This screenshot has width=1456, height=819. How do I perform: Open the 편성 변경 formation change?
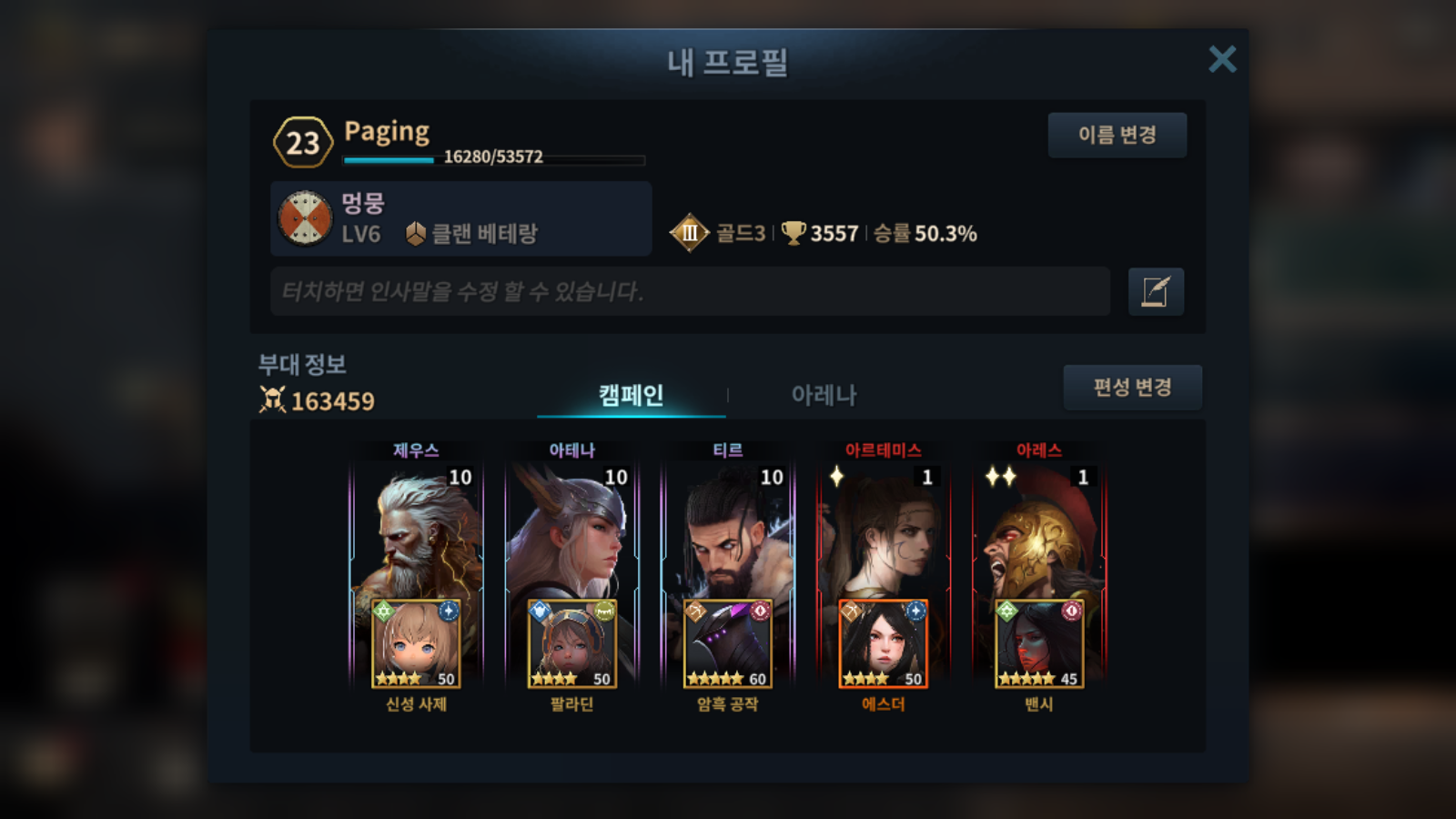pos(1132,388)
